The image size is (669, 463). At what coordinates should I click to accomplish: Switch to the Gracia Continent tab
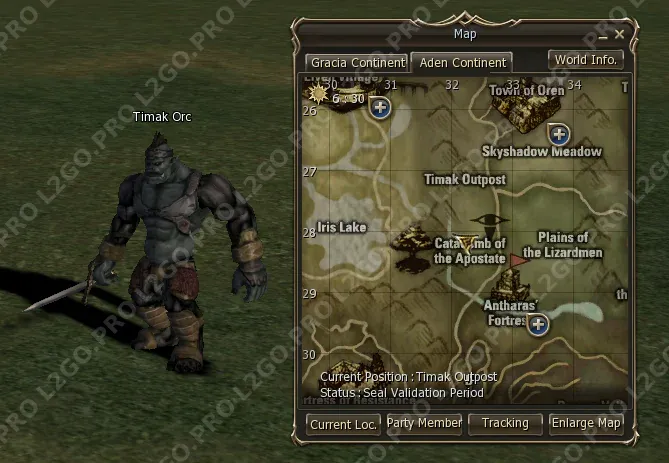(356, 62)
